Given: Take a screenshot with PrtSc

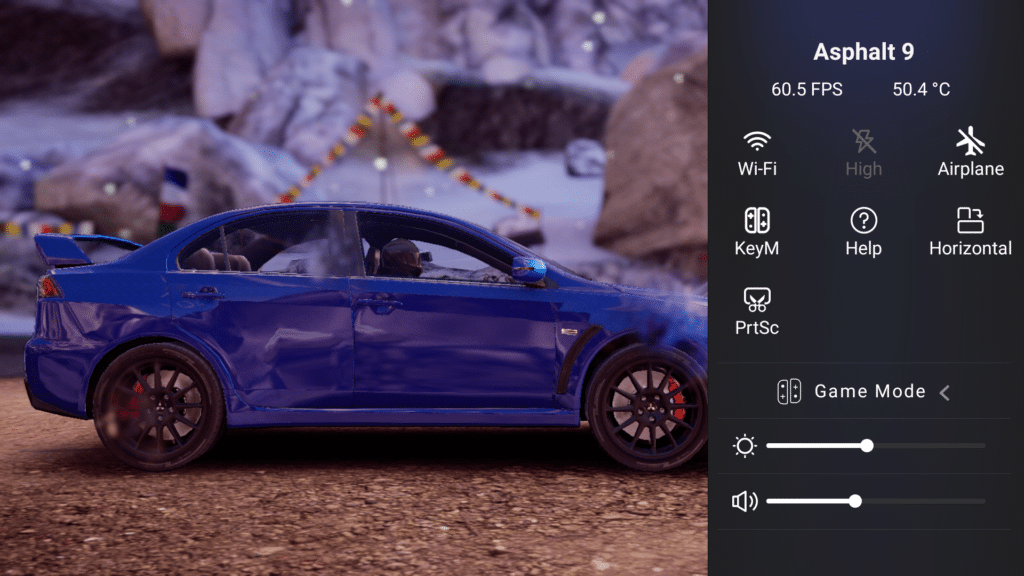Looking at the screenshot, I should click(x=757, y=310).
